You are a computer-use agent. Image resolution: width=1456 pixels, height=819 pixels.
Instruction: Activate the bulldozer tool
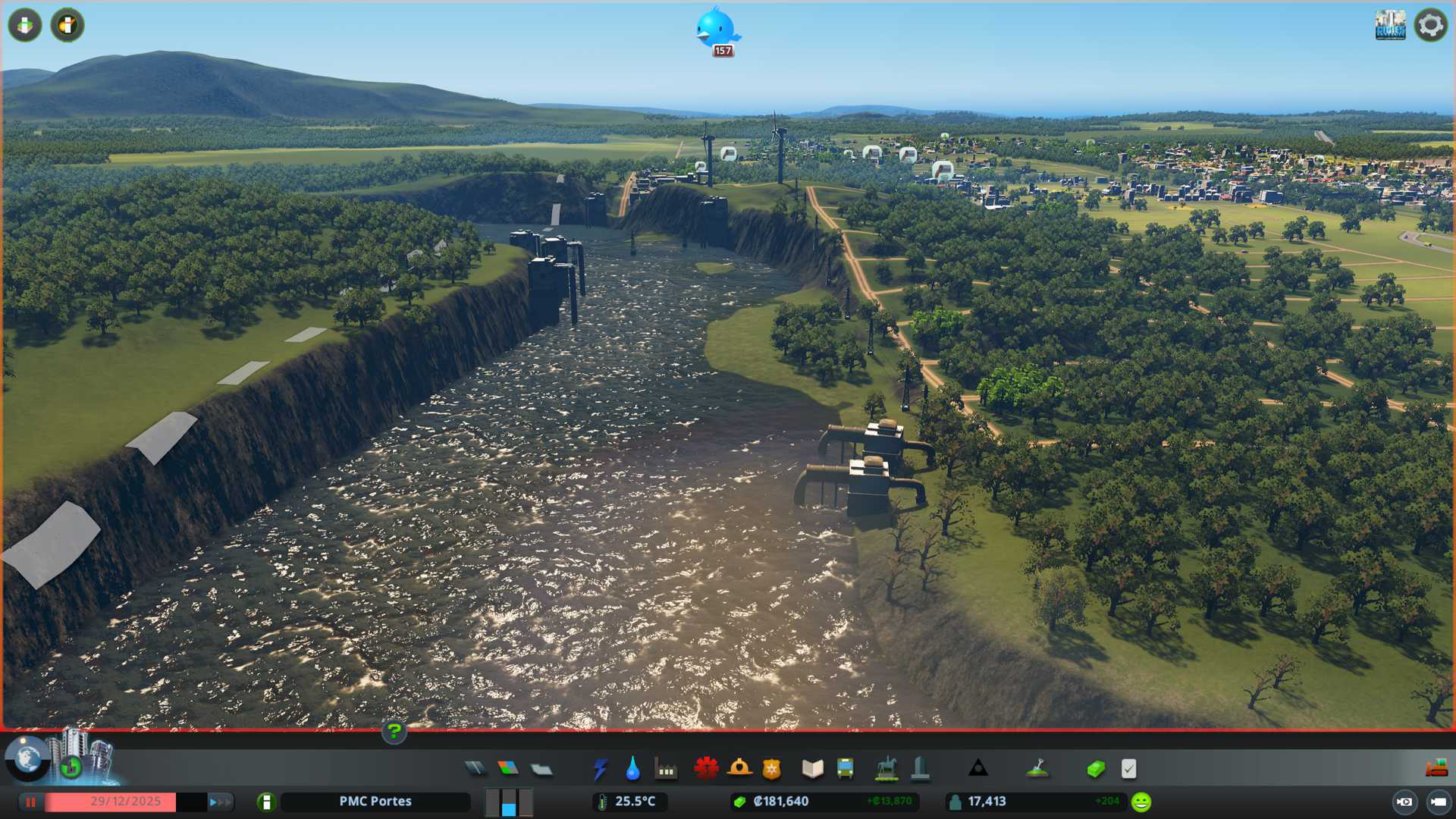tap(1436, 769)
